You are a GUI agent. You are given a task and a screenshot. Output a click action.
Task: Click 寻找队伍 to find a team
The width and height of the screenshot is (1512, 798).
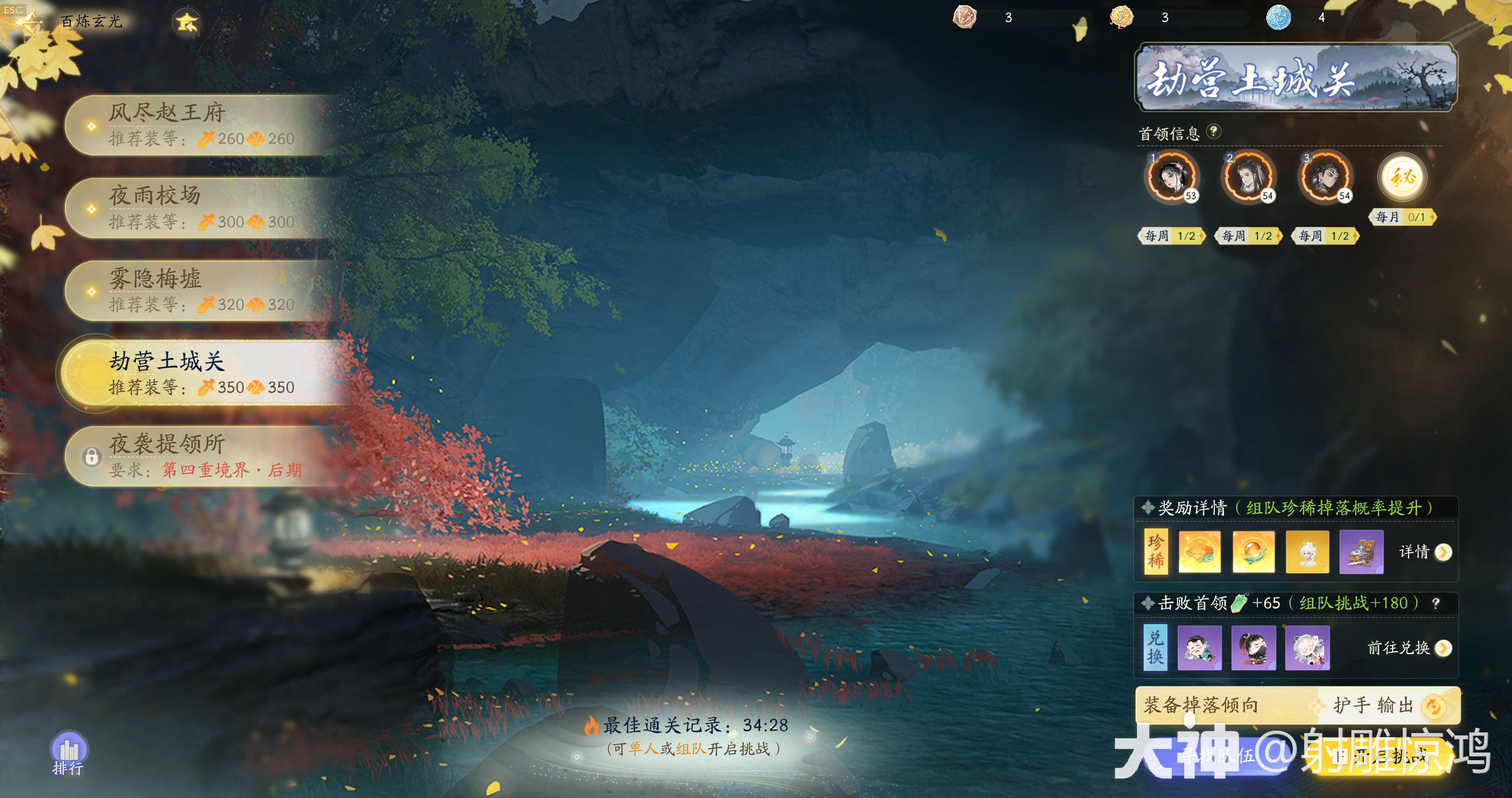point(1217,756)
